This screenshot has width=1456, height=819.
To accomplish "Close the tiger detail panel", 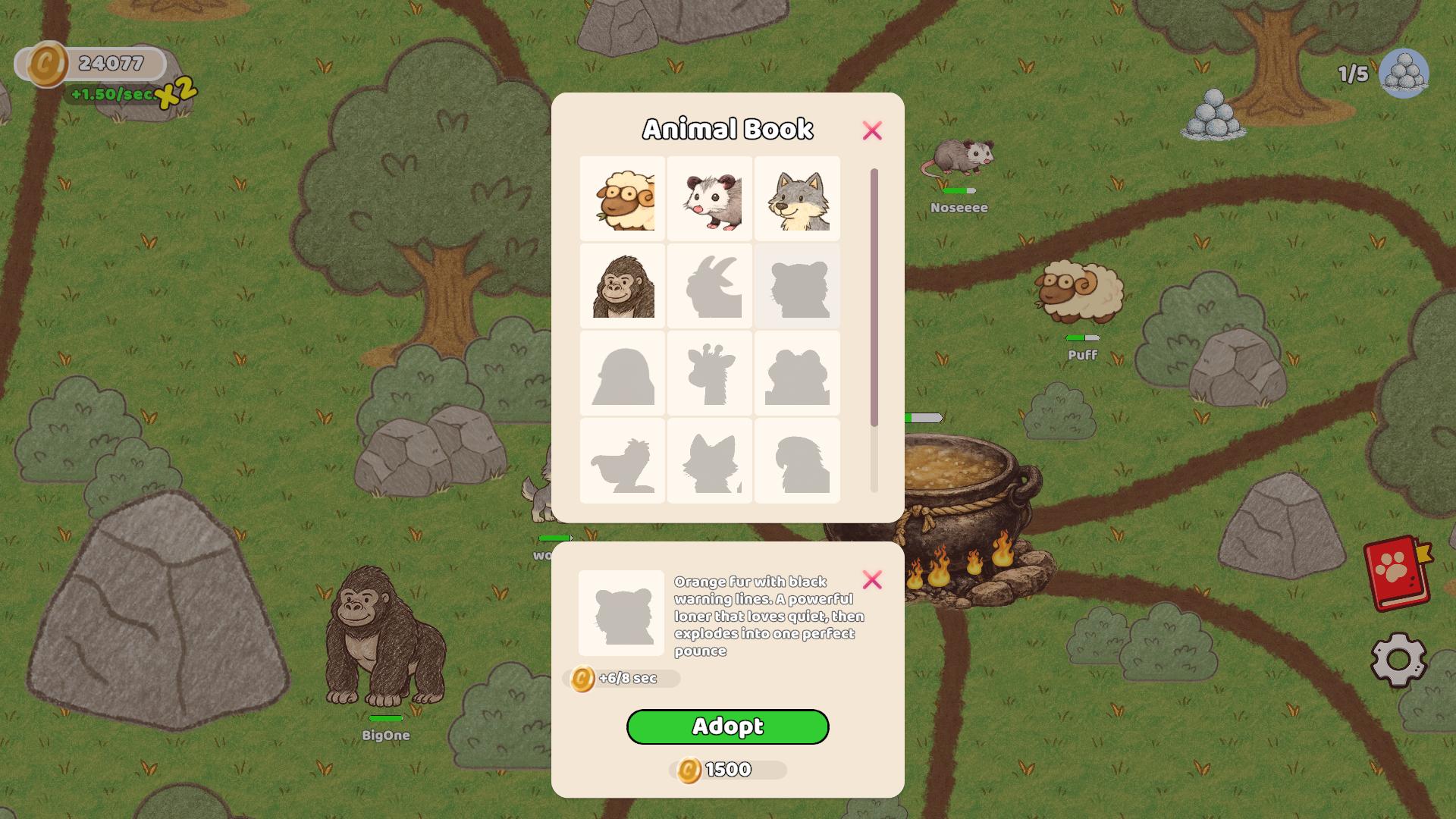I will [x=873, y=579].
